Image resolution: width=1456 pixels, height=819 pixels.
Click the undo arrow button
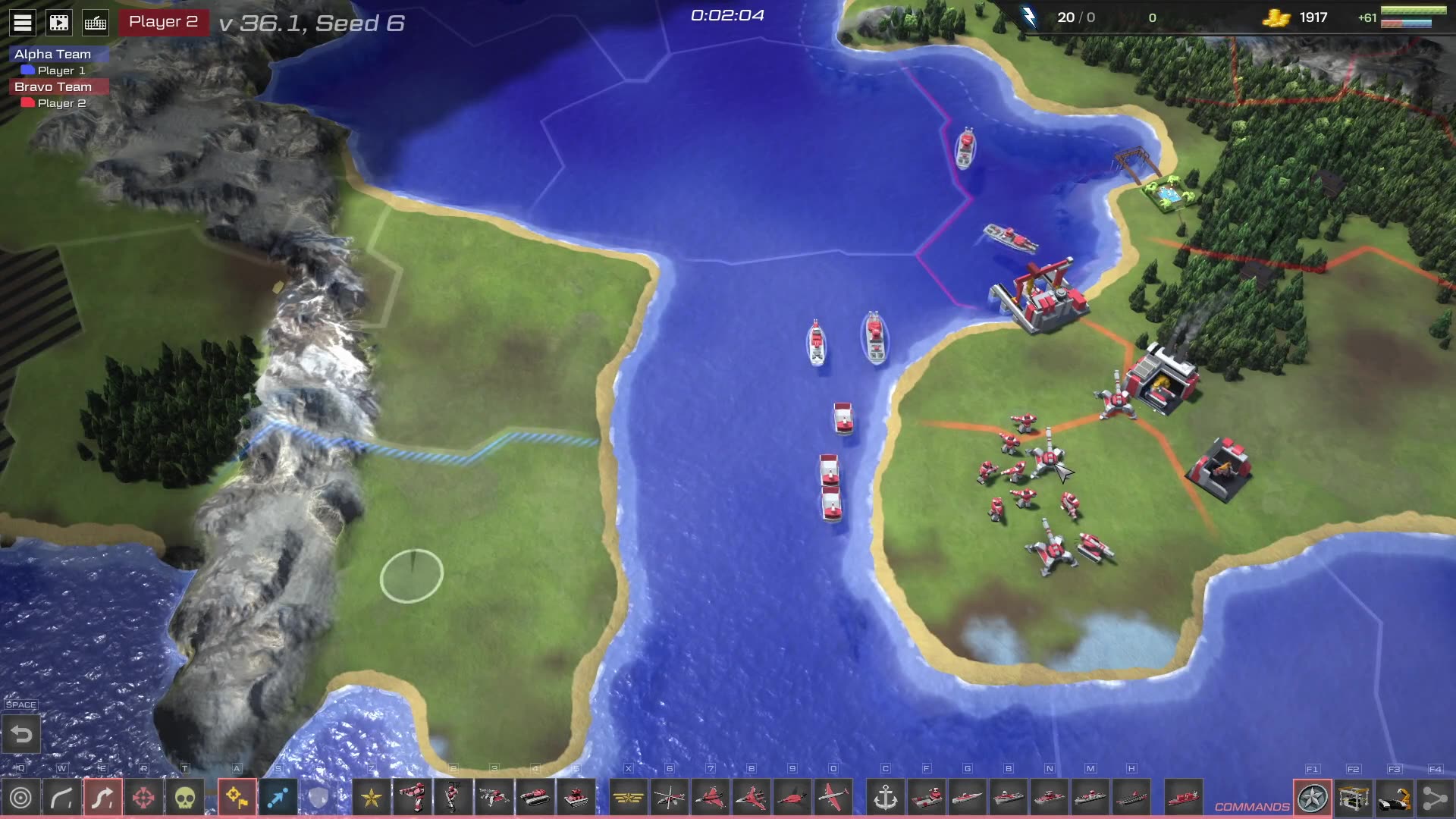tap(21, 734)
